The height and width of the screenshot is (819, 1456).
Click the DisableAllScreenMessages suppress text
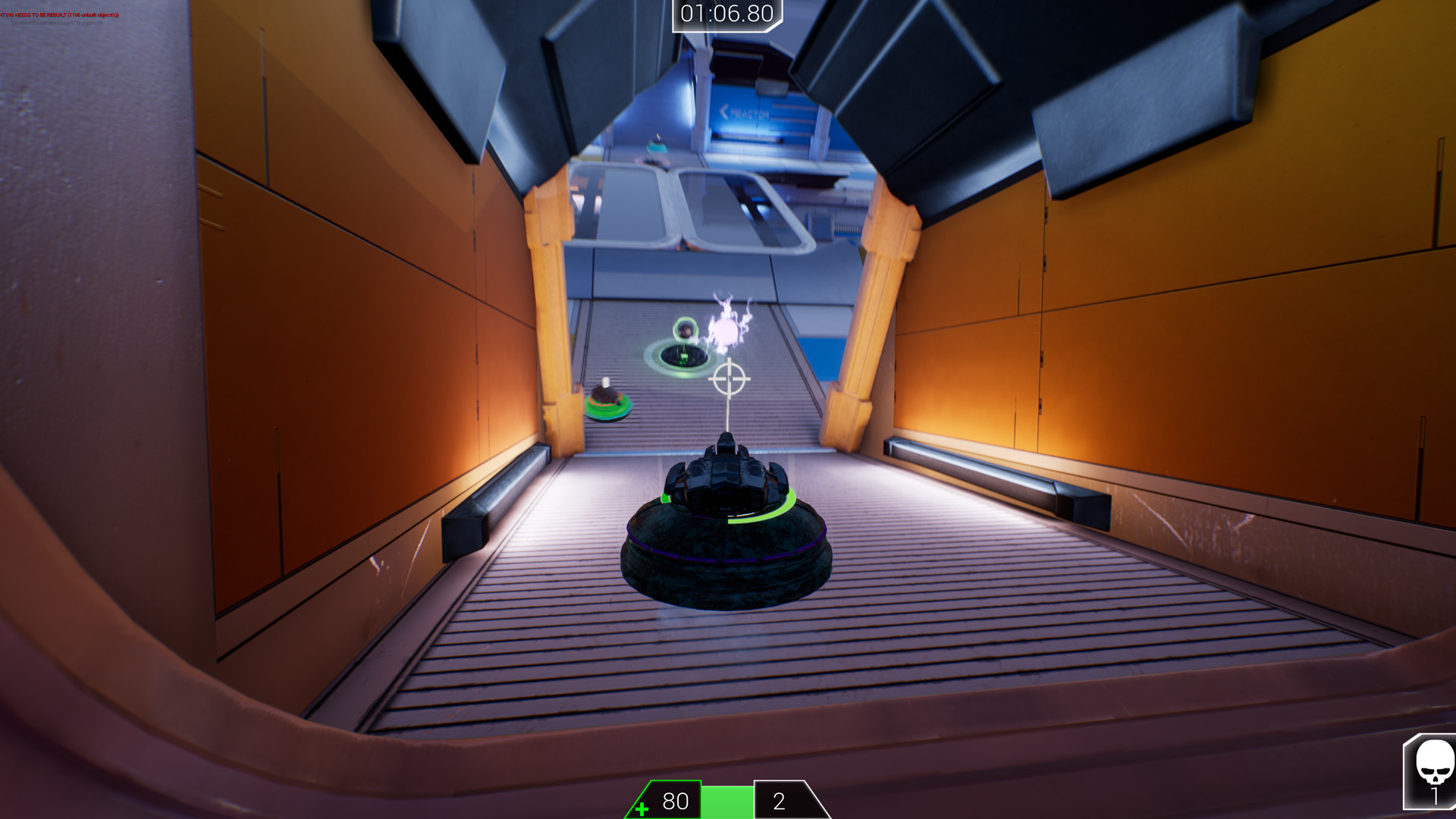(x=57, y=24)
